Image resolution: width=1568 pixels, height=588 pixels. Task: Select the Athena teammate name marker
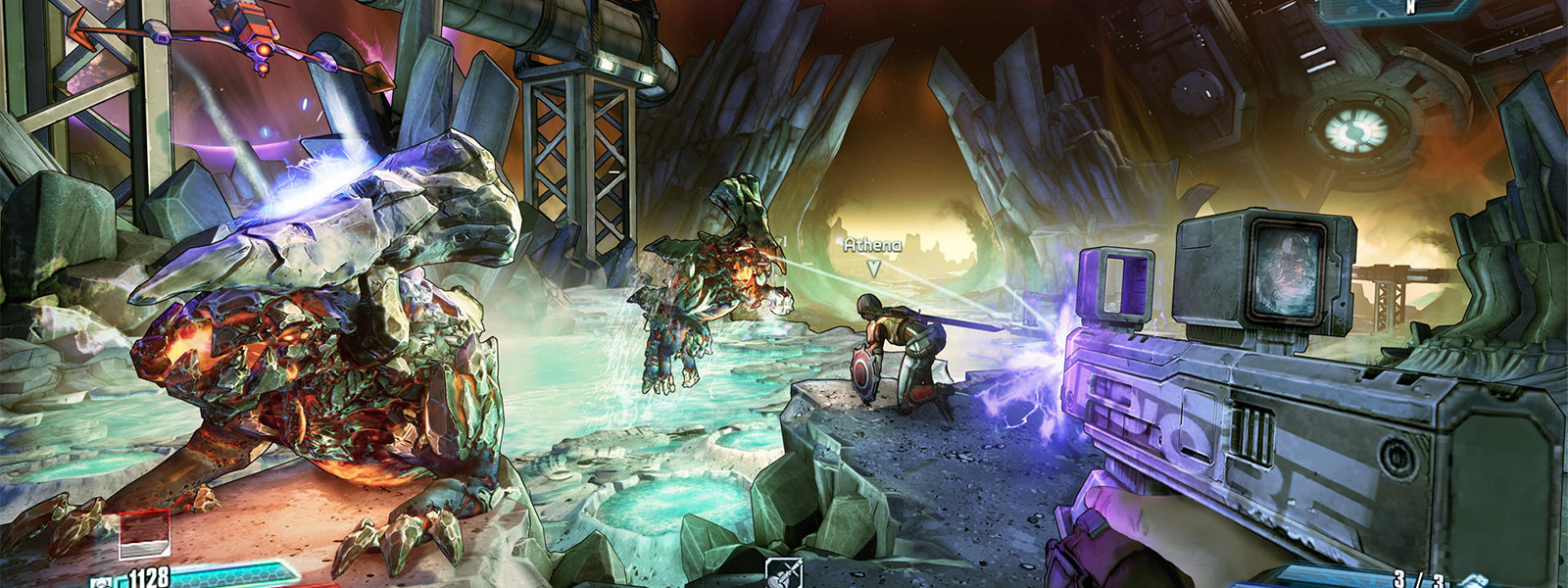point(872,245)
